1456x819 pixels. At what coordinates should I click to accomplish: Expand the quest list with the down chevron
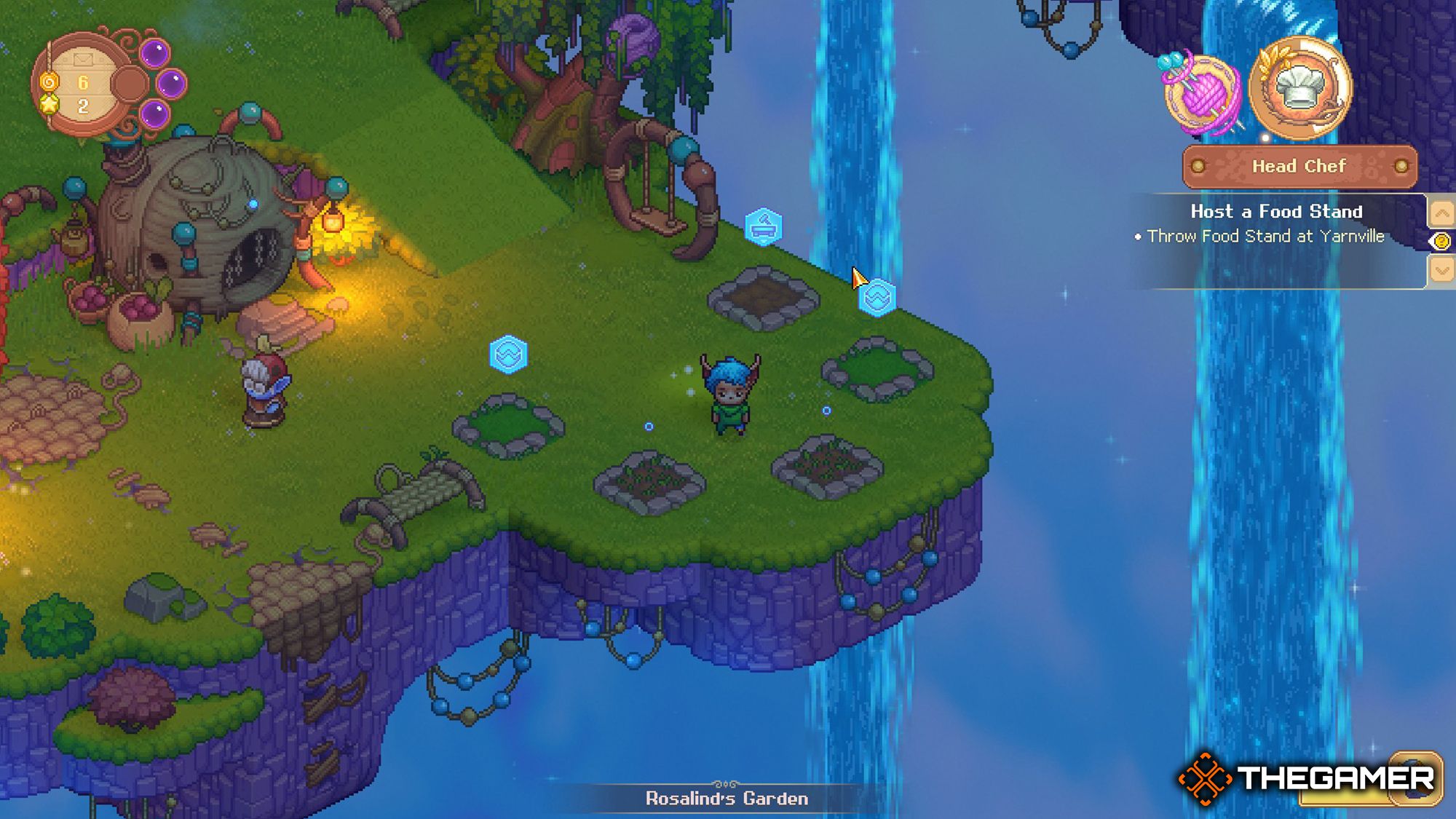coord(1442,269)
